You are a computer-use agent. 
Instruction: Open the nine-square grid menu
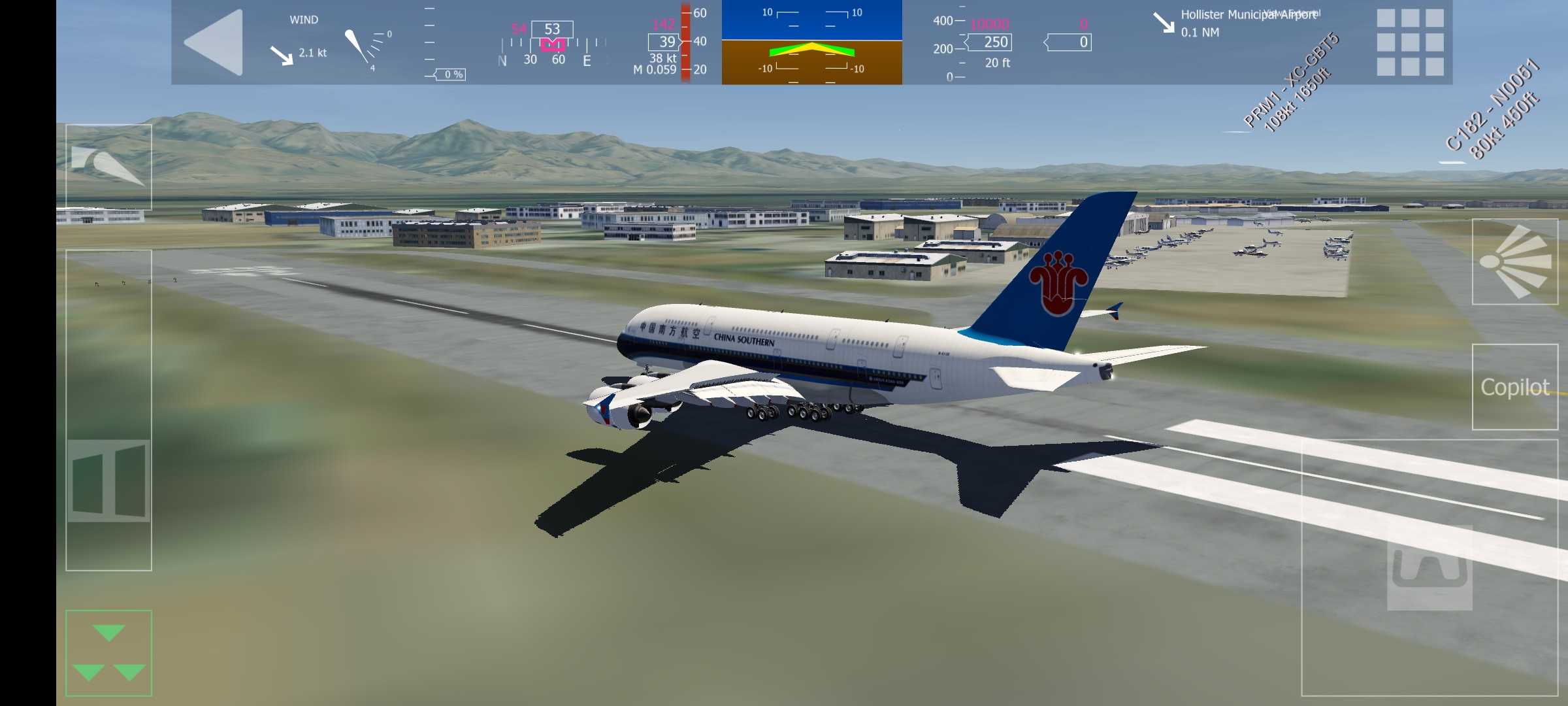[1409, 42]
